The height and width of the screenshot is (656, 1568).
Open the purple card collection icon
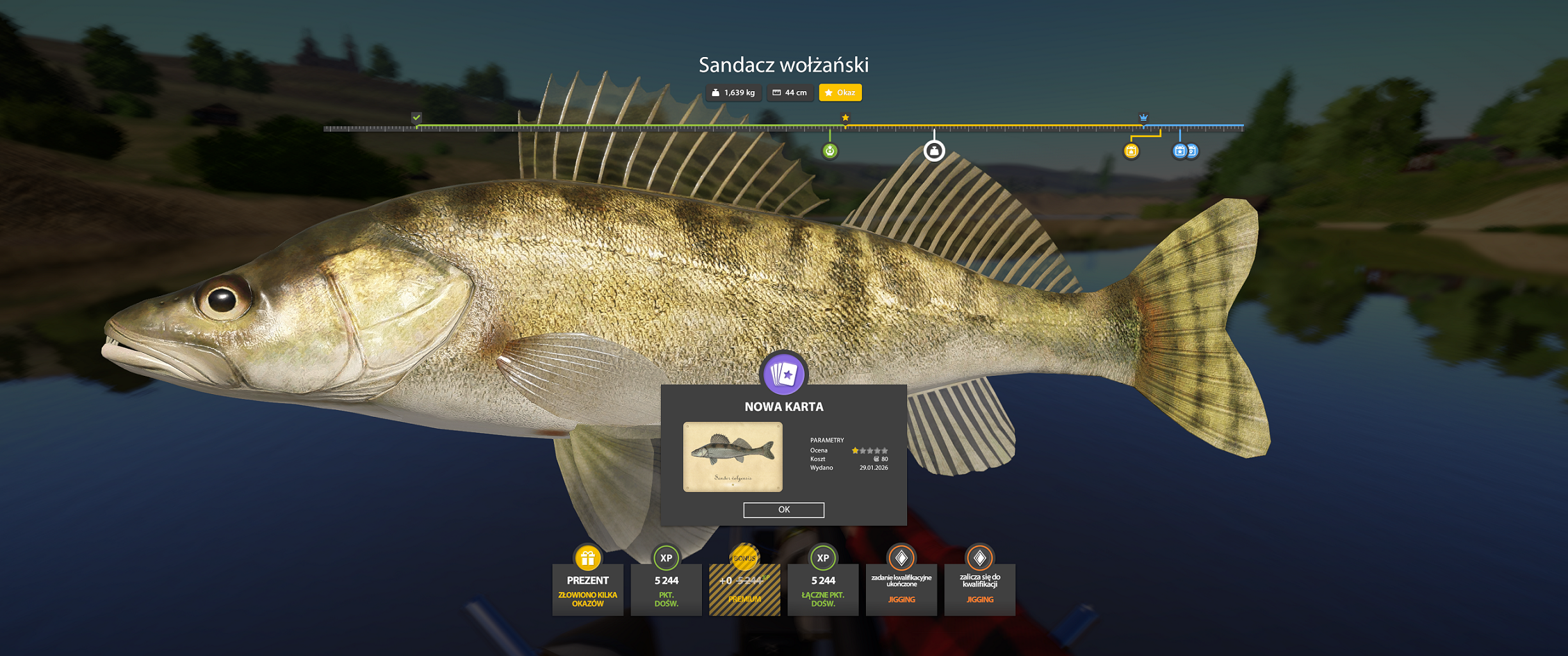784,374
